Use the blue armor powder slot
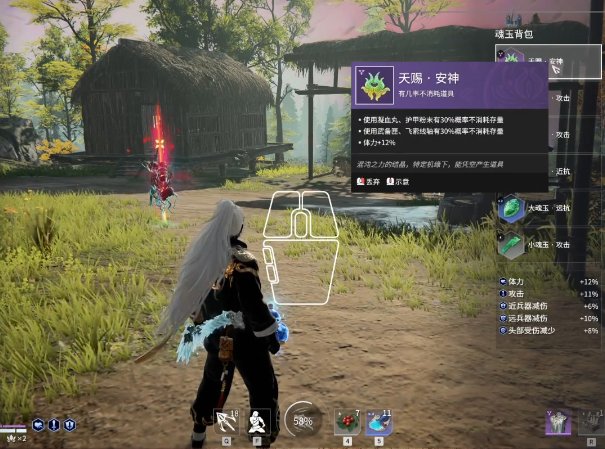The width and height of the screenshot is (605, 449). (x=378, y=421)
